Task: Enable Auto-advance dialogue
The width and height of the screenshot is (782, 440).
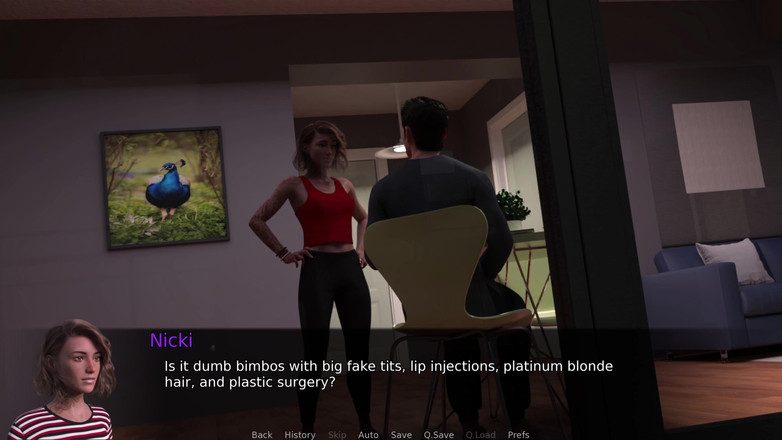Action: 368,435
